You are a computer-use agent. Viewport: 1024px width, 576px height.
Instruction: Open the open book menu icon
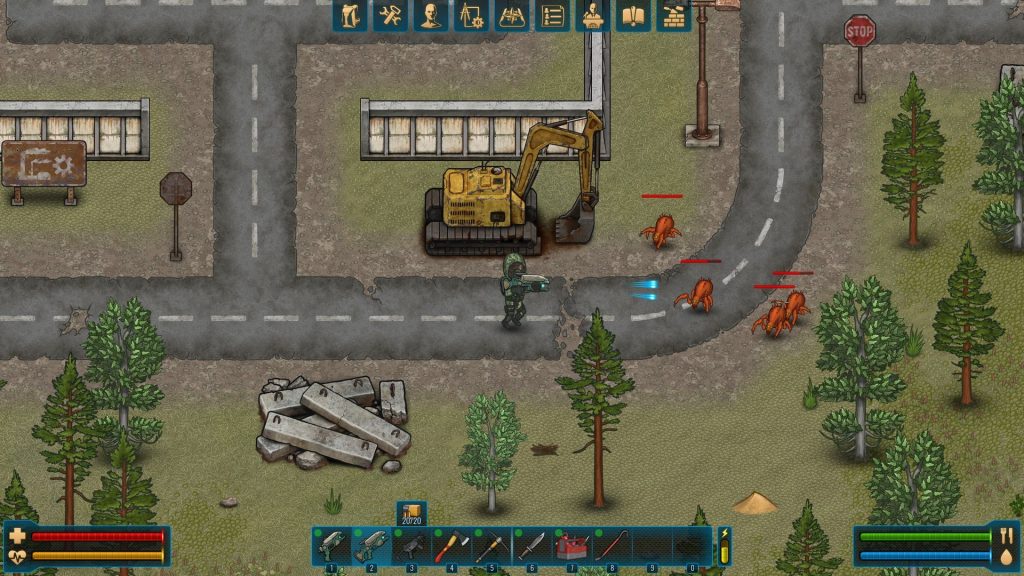(633, 15)
